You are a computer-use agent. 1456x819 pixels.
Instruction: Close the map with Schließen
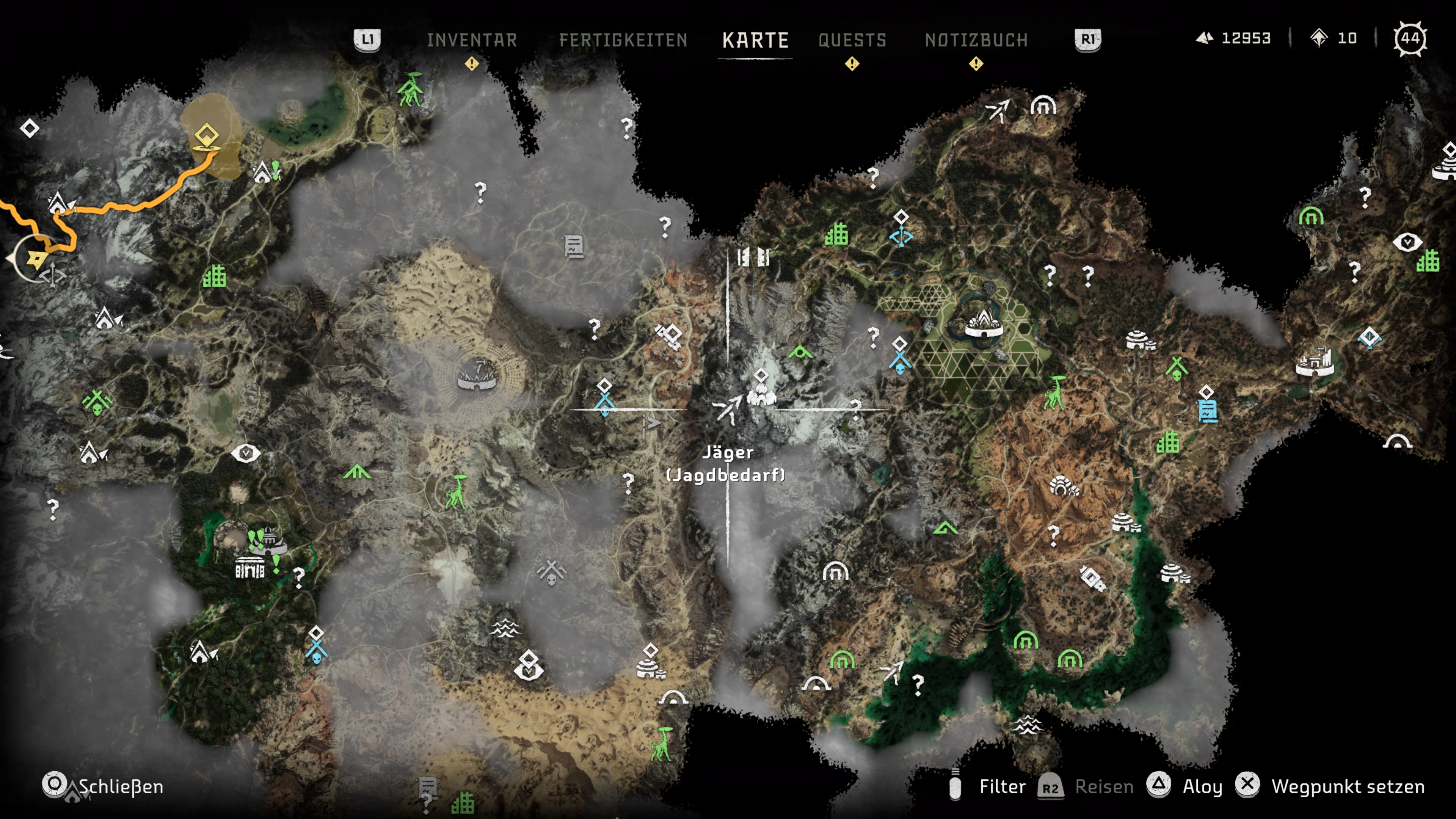(105, 786)
